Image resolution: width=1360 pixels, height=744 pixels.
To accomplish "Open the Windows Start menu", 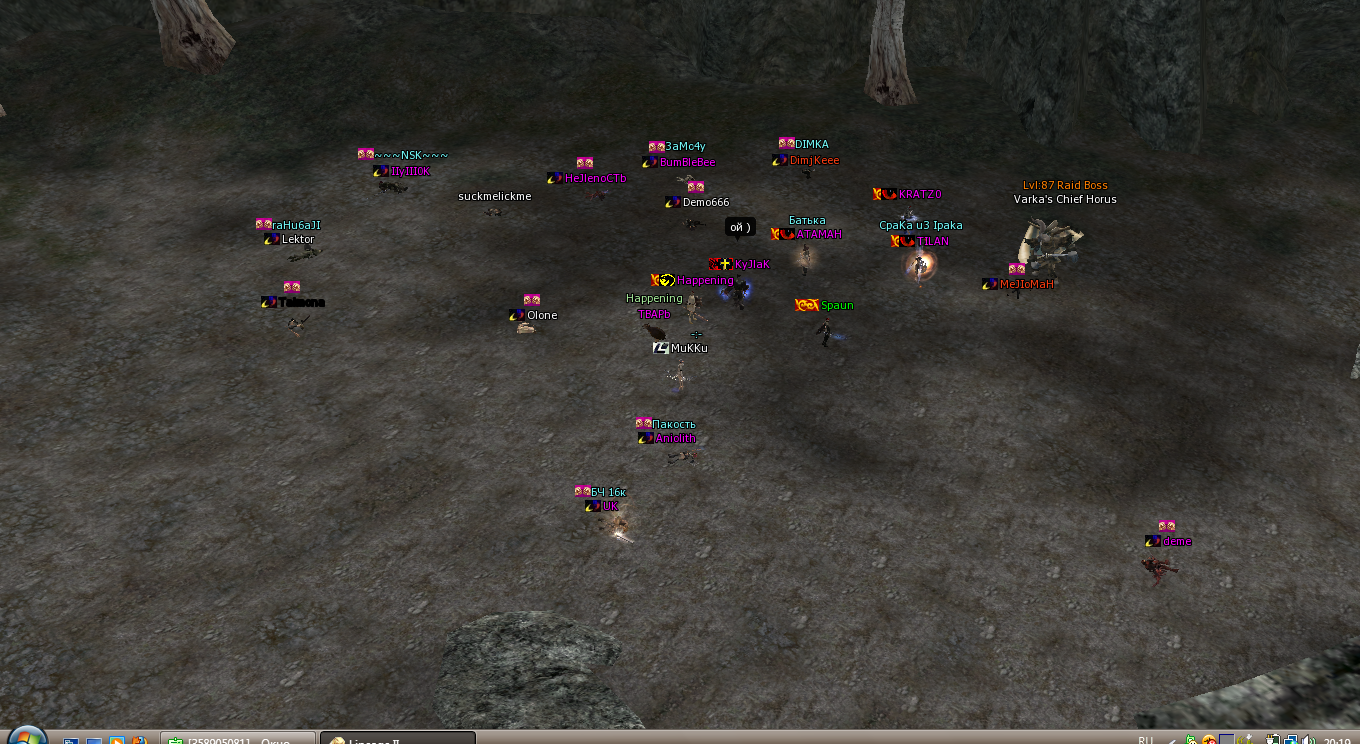I will click(x=27, y=737).
